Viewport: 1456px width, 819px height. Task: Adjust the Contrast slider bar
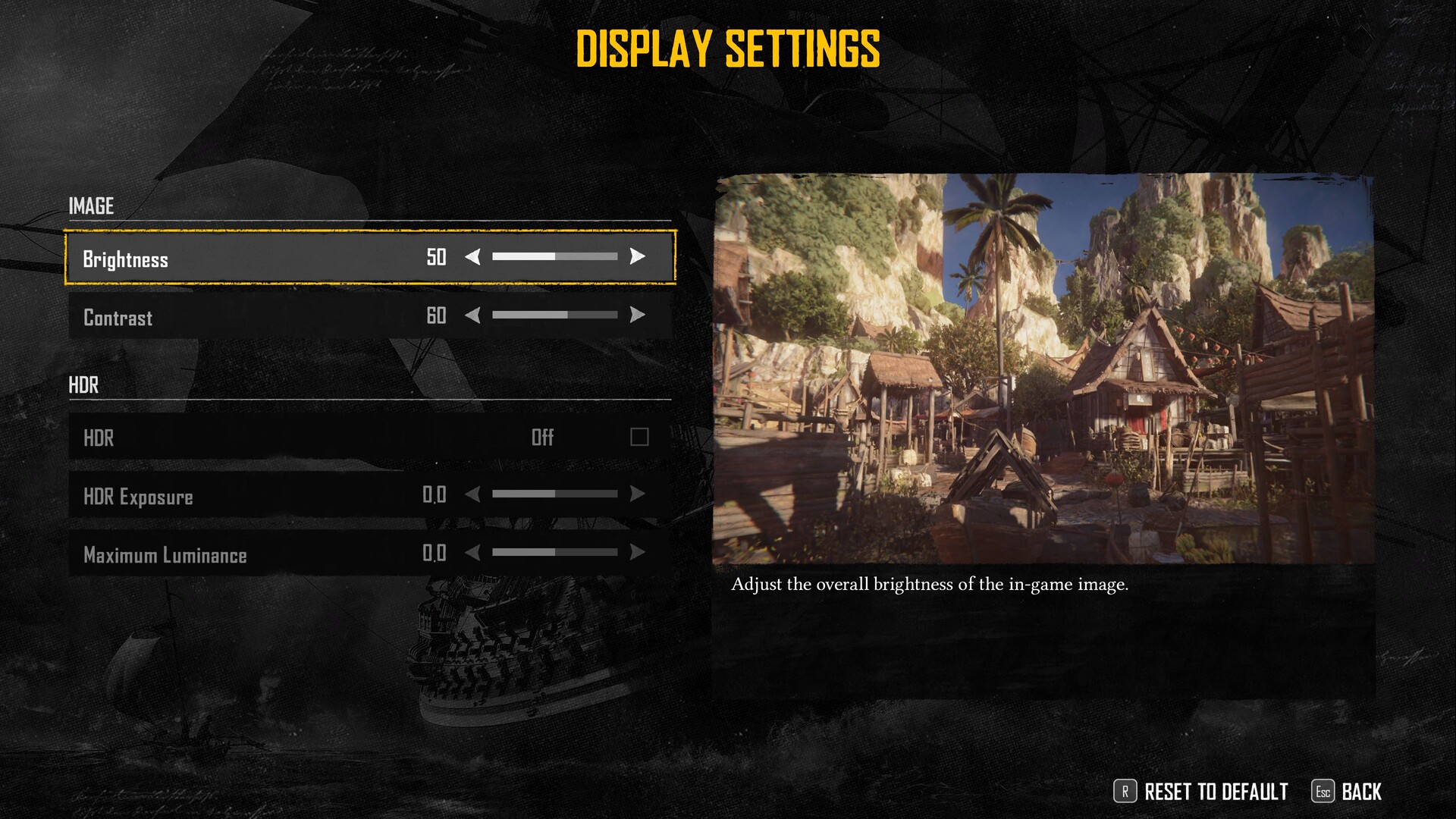(x=554, y=315)
